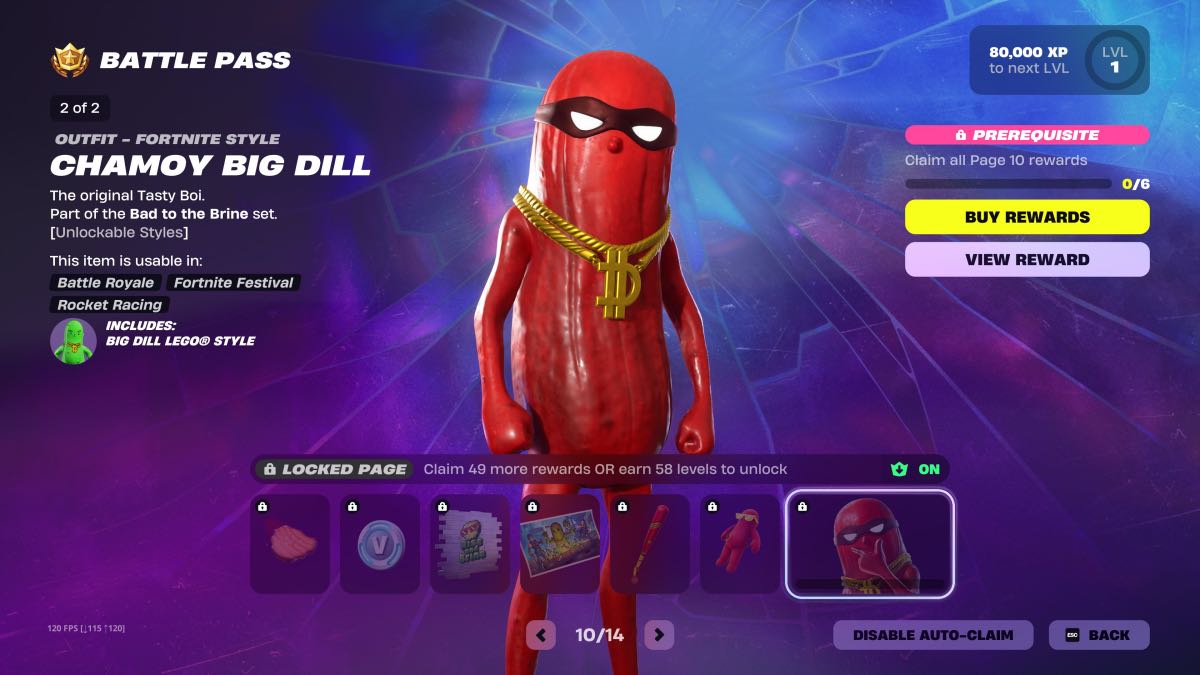Go to the previous battle pass page
This screenshot has height=675, width=1200.
coord(541,635)
